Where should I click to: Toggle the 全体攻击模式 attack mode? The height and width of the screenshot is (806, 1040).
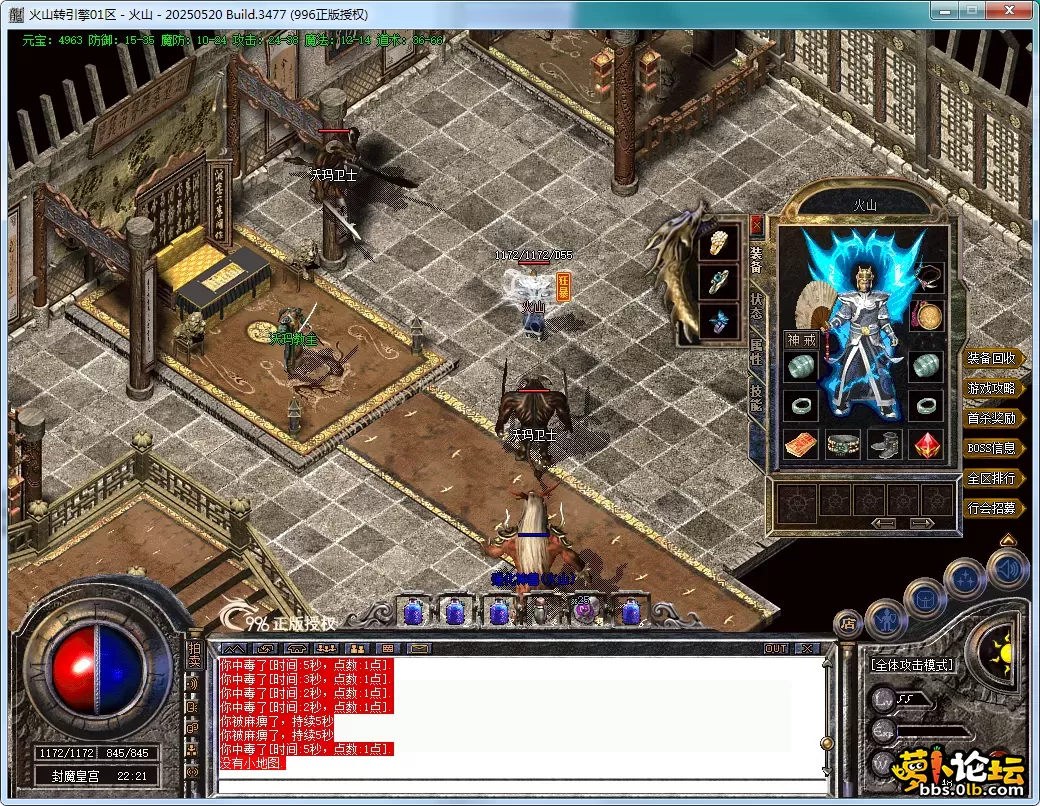(912, 664)
